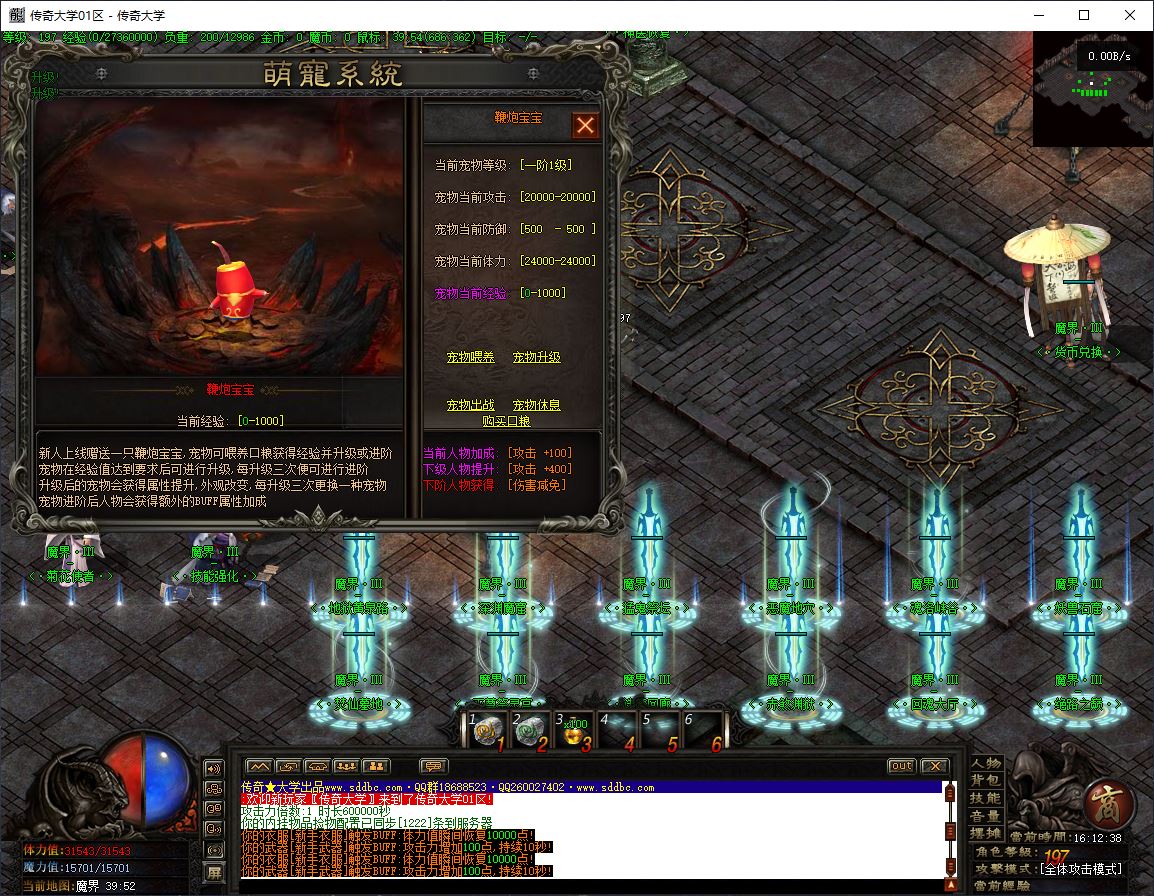Close the 萌宠系统 pet panel
1154x896 pixels.
585,125
